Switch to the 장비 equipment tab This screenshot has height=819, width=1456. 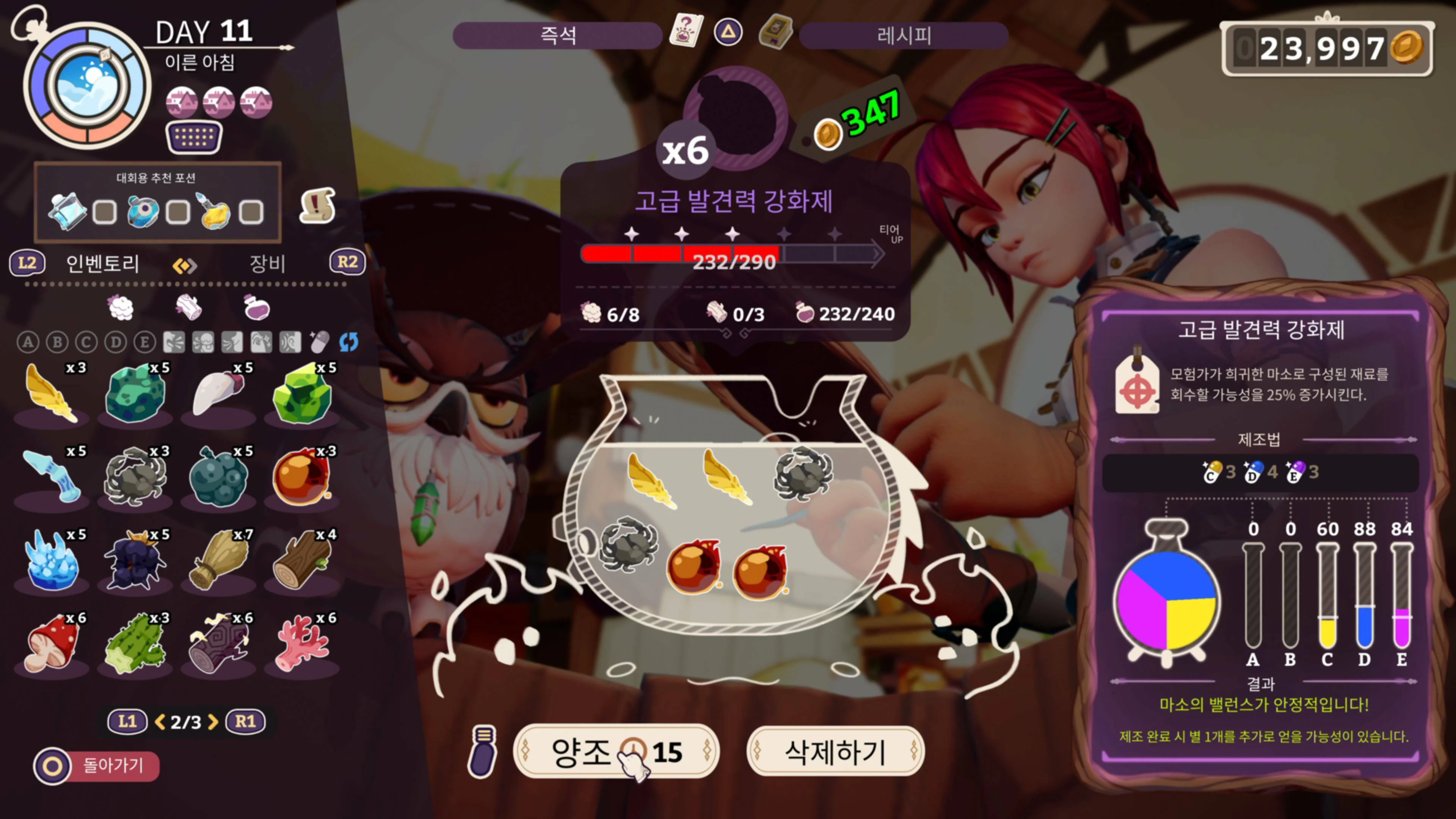pyautogui.click(x=267, y=264)
